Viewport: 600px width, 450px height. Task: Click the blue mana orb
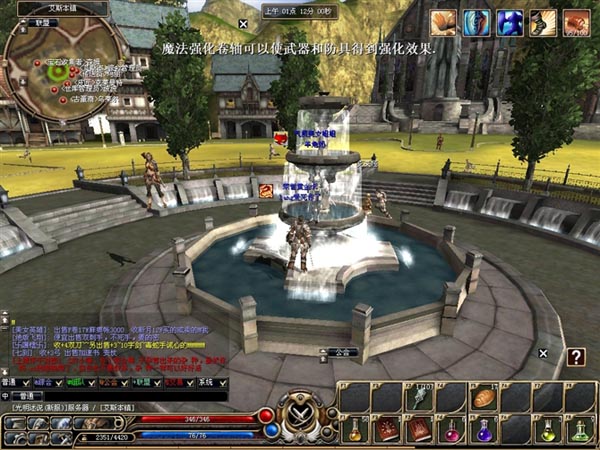[x=271, y=430]
